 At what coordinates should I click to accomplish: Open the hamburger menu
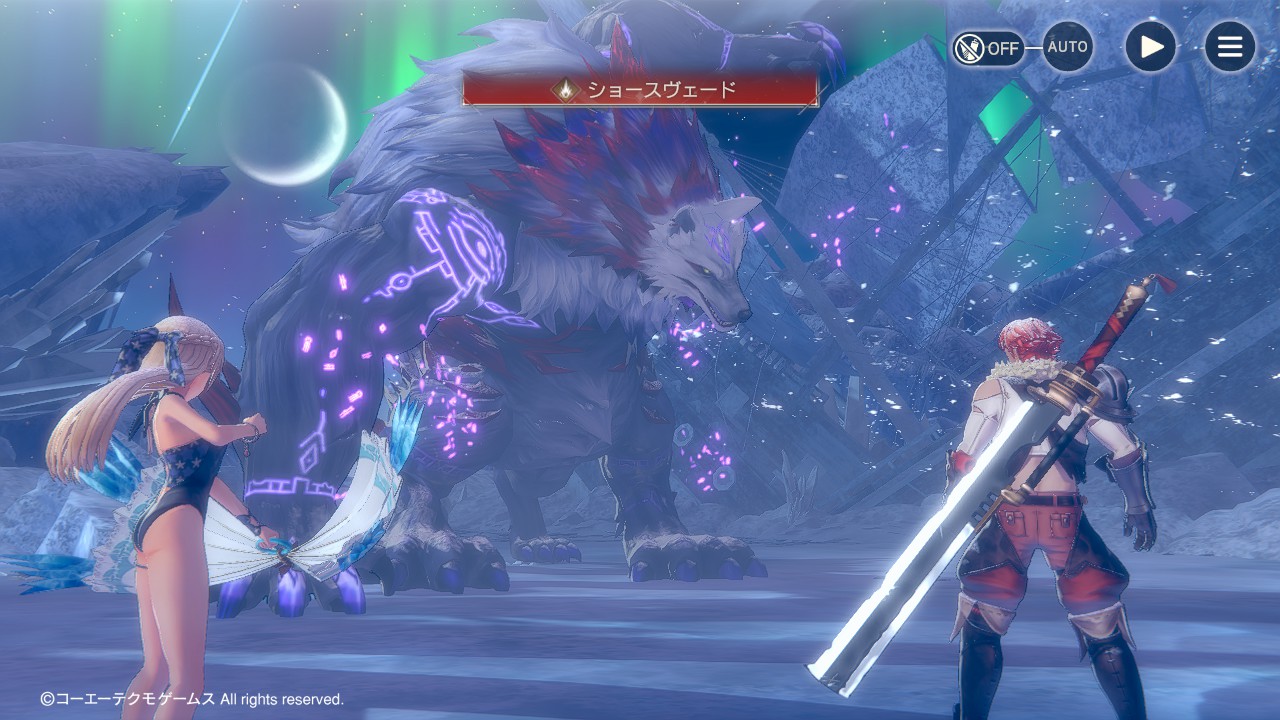point(1229,47)
